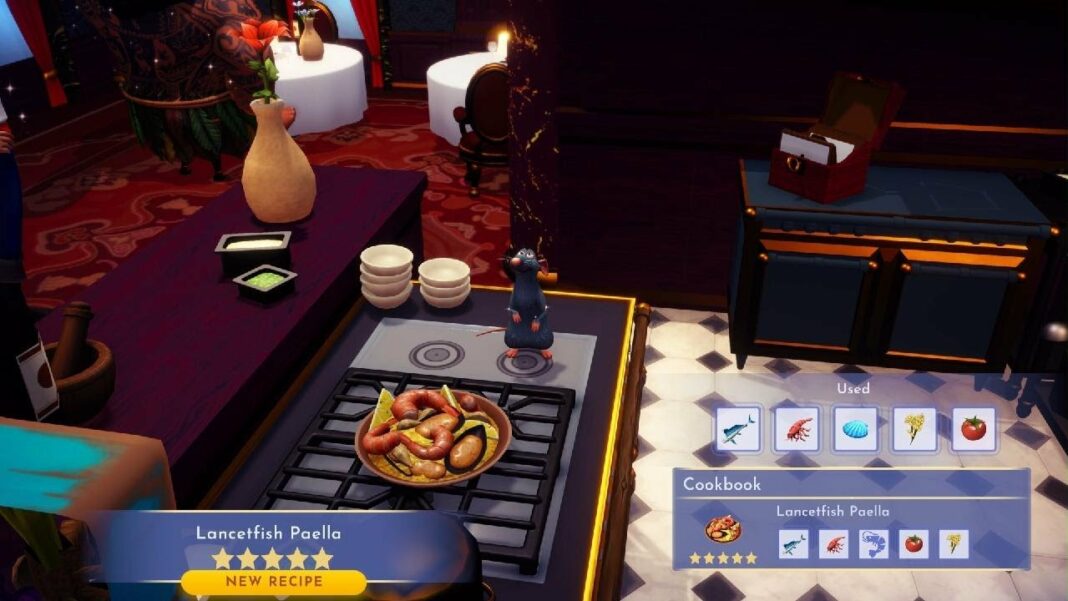This screenshot has height=601, width=1068.
Task: Open the Cookbook panel header
Action: [722, 484]
